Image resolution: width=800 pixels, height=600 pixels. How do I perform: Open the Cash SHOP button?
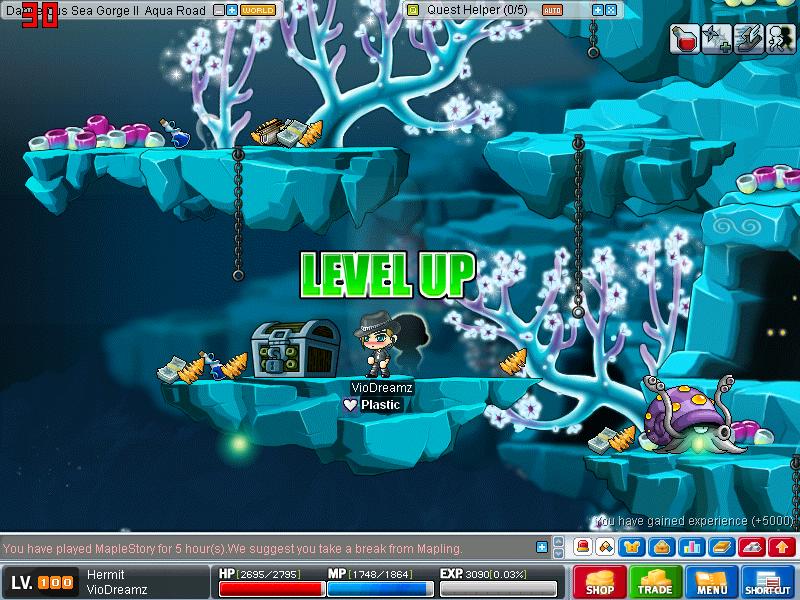pyautogui.click(x=600, y=582)
